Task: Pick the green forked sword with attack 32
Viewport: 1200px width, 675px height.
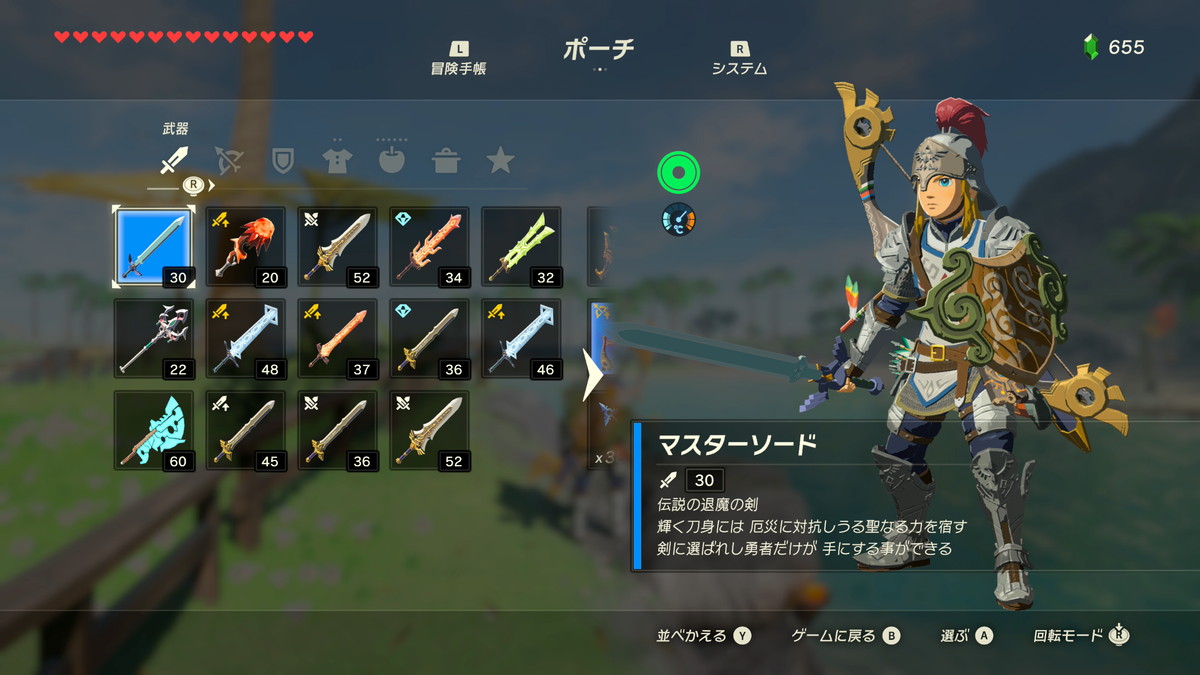Action: 522,247
